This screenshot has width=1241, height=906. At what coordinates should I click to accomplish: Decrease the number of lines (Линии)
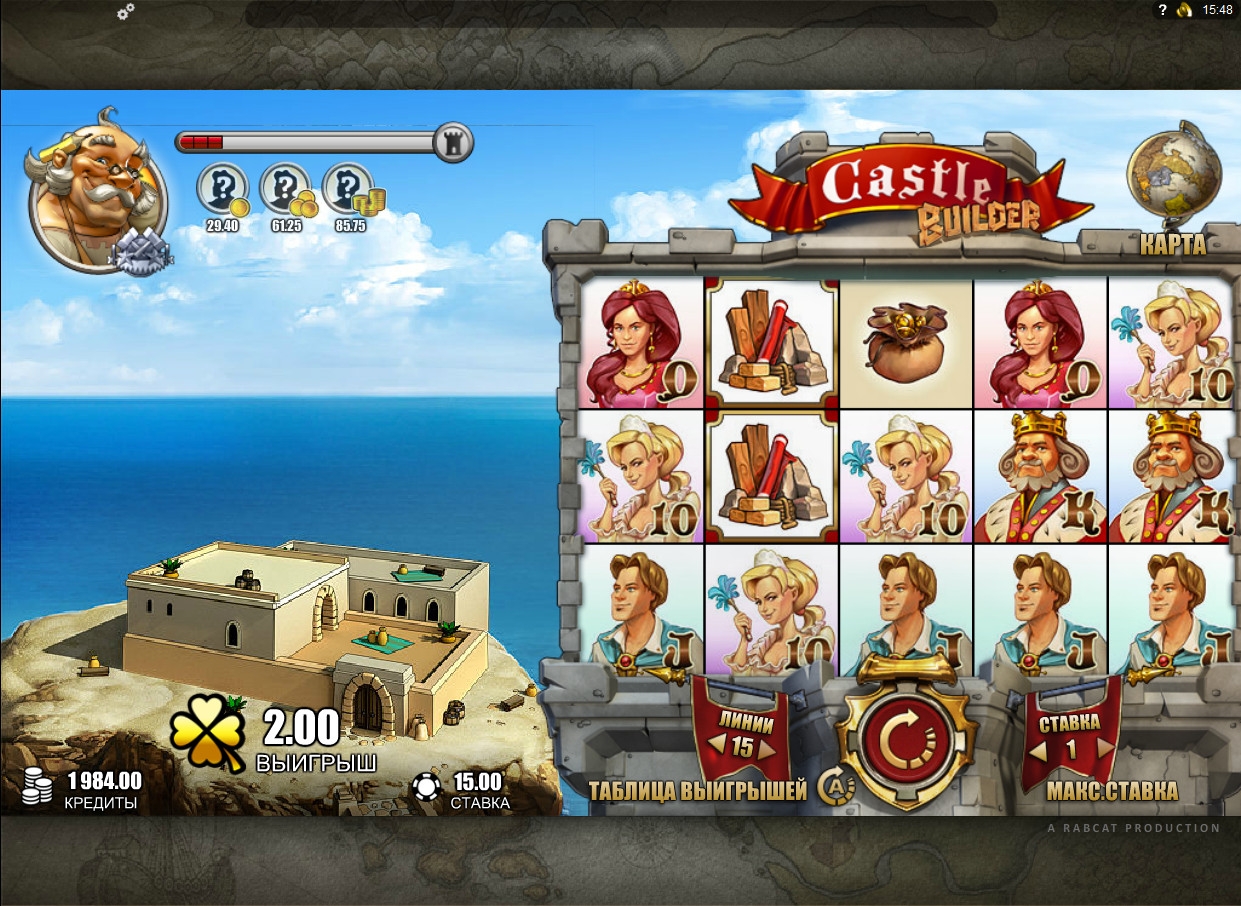pyautogui.click(x=715, y=747)
